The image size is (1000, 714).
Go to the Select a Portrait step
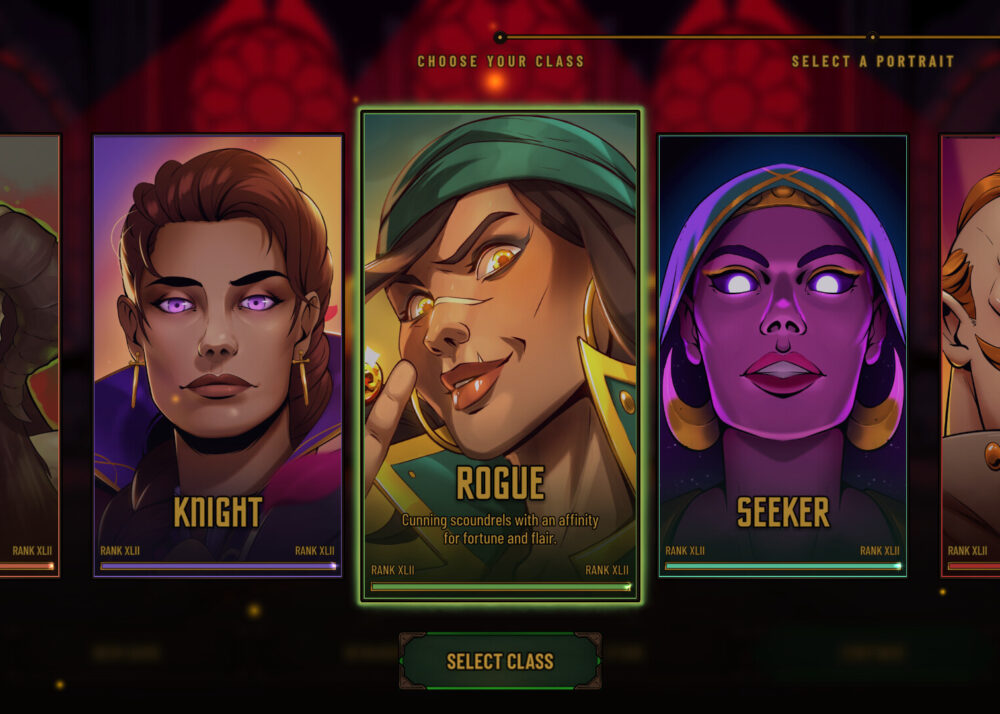coord(872,61)
